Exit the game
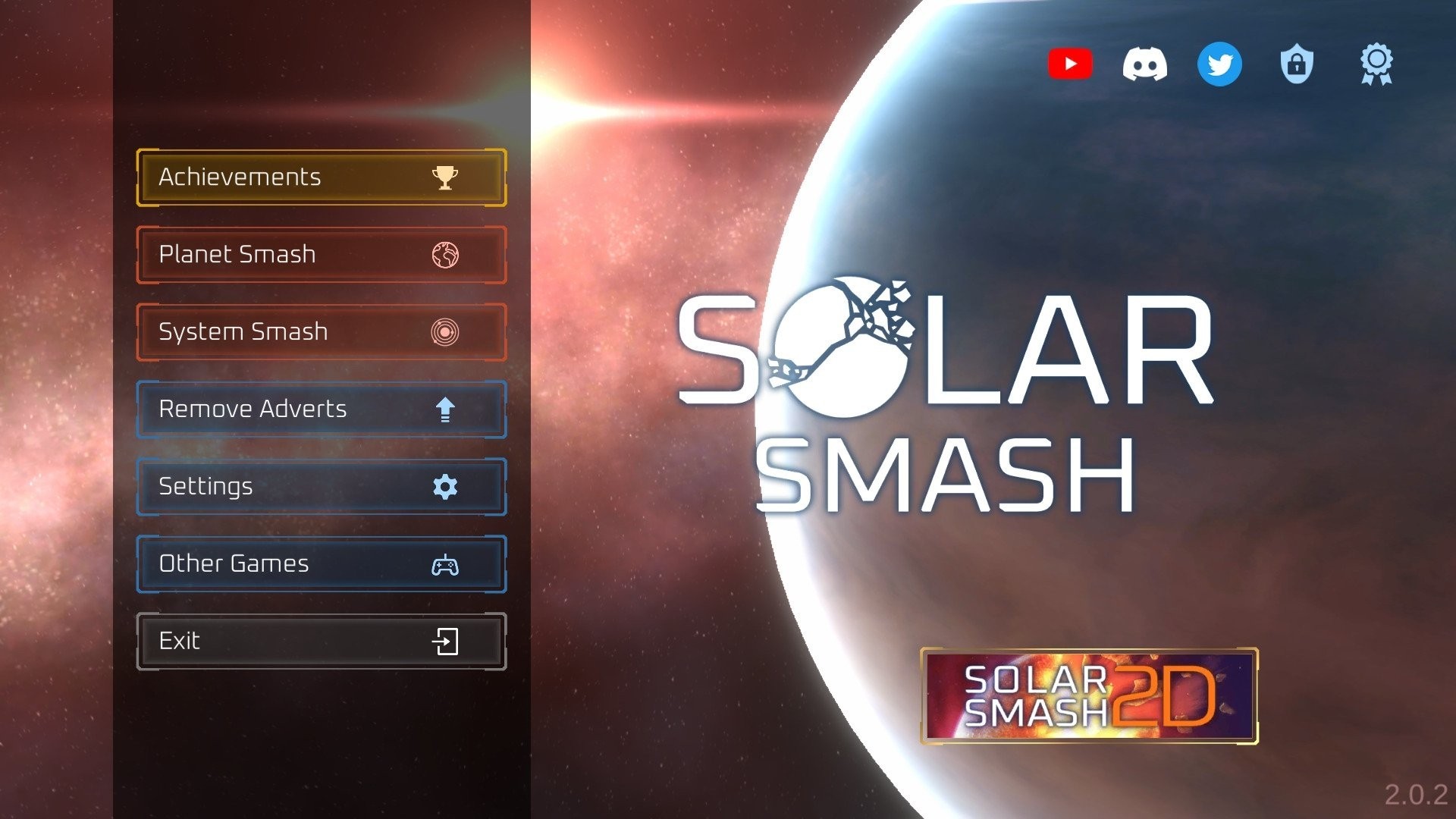This screenshot has height=819, width=1456. pyautogui.click(x=288, y=642)
